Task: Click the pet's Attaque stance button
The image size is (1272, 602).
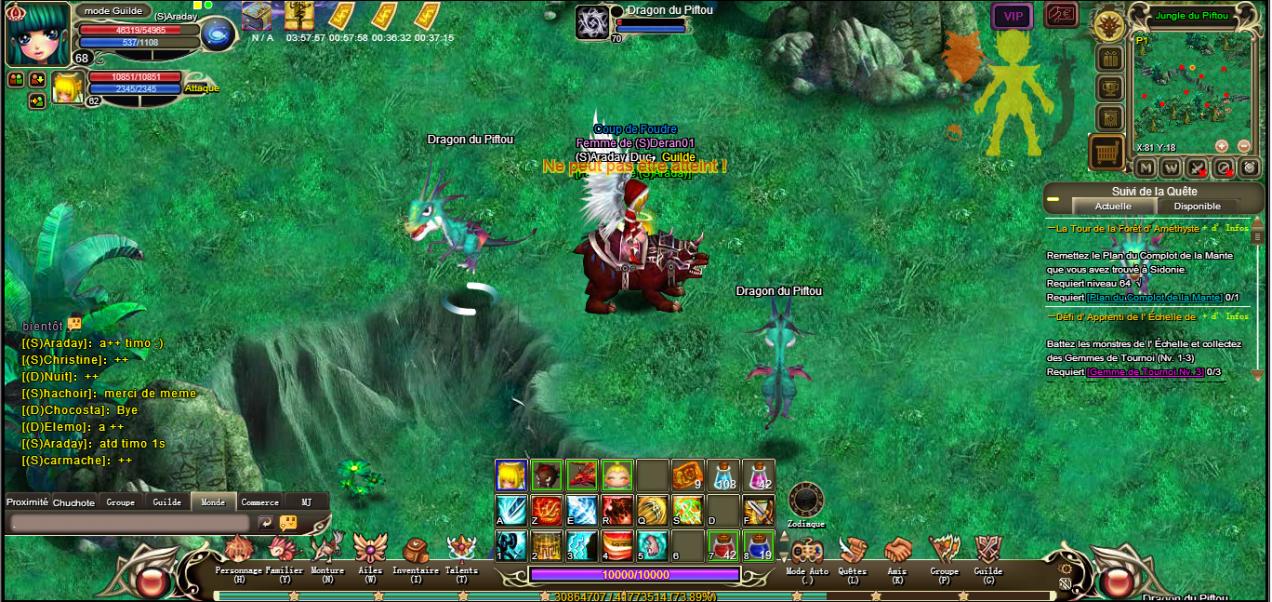Action: tap(201, 88)
